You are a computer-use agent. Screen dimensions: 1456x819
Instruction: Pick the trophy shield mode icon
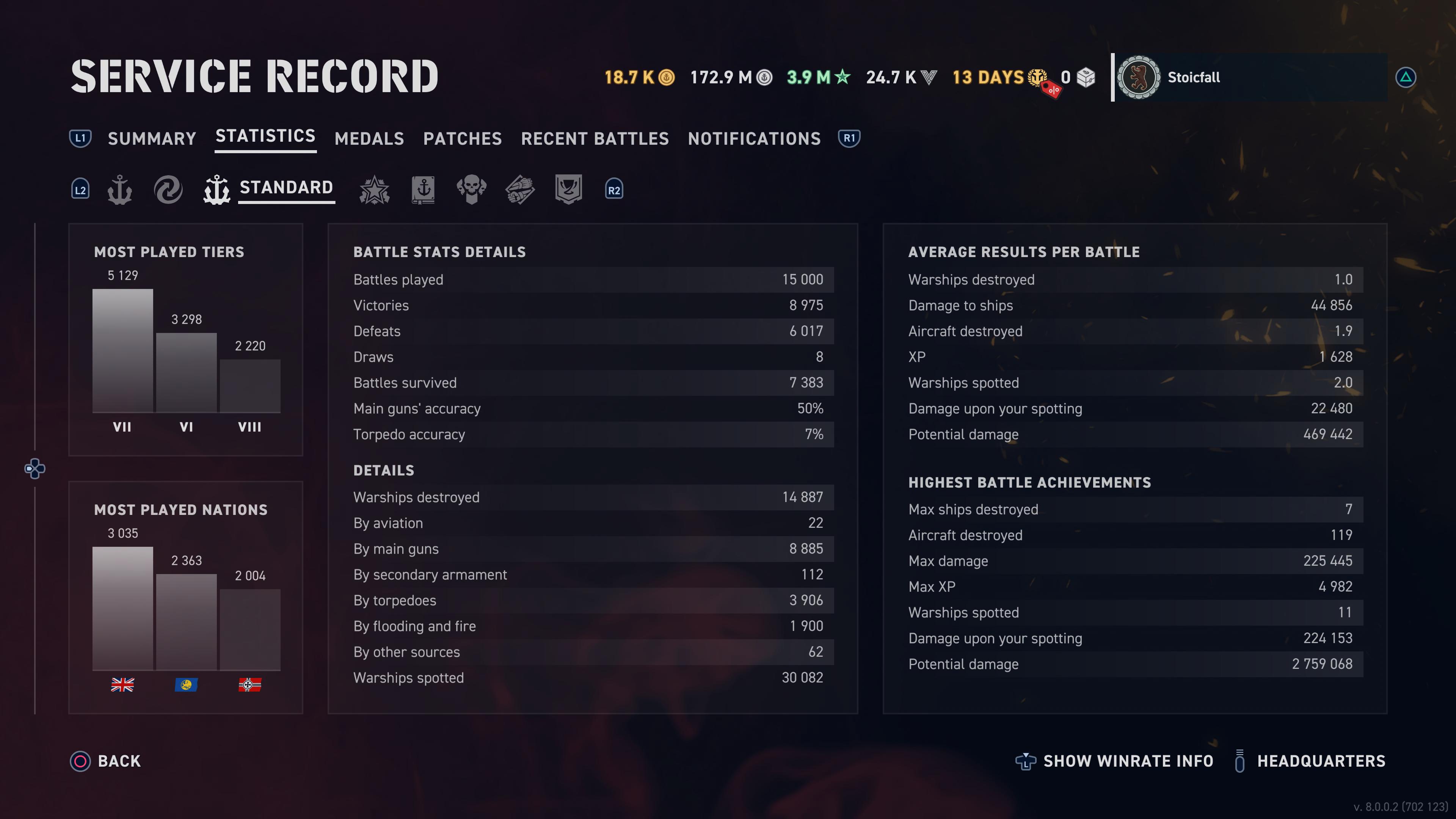568,189
